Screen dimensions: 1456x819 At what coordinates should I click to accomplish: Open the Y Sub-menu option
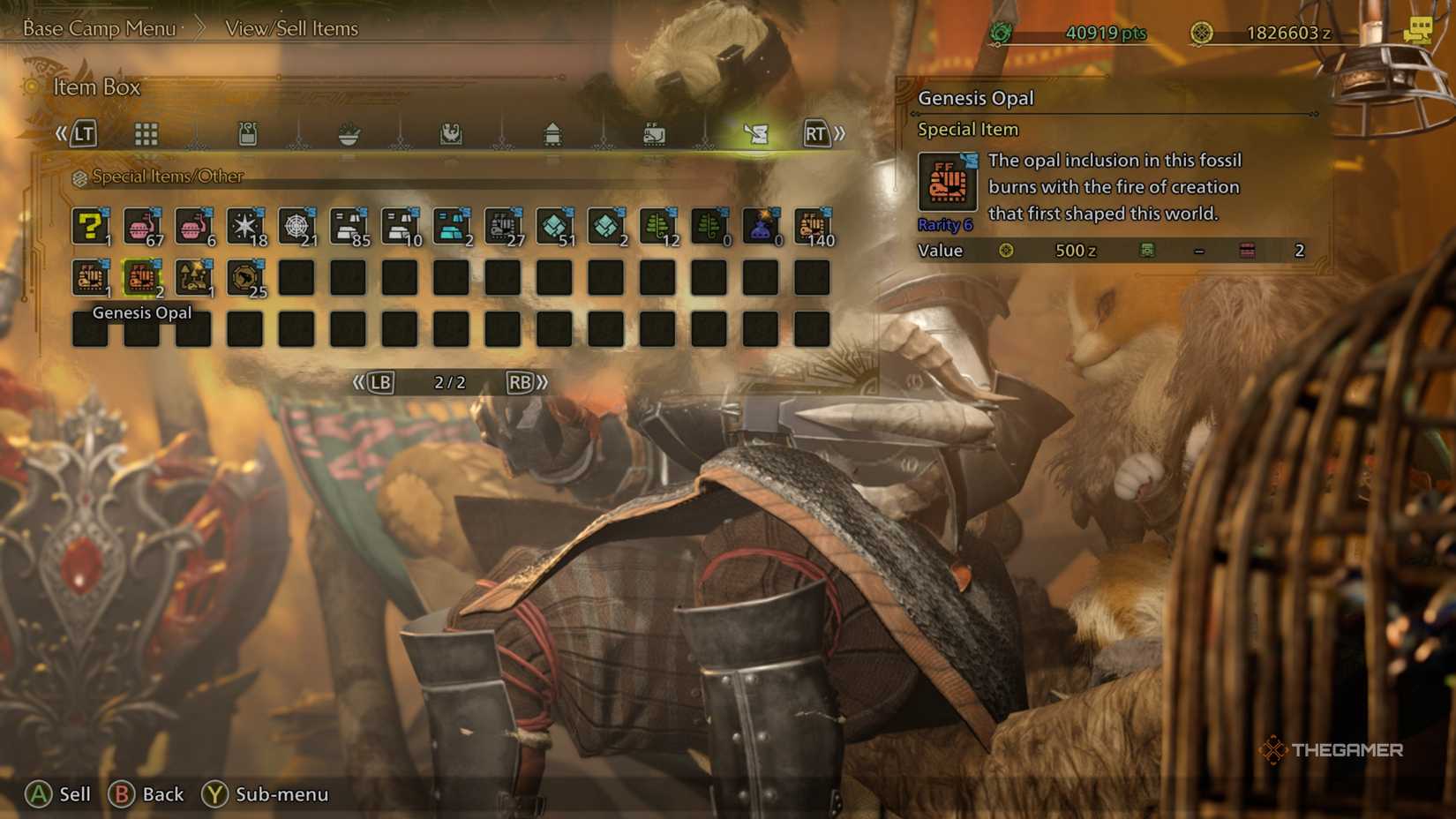[x=265, y=794]
